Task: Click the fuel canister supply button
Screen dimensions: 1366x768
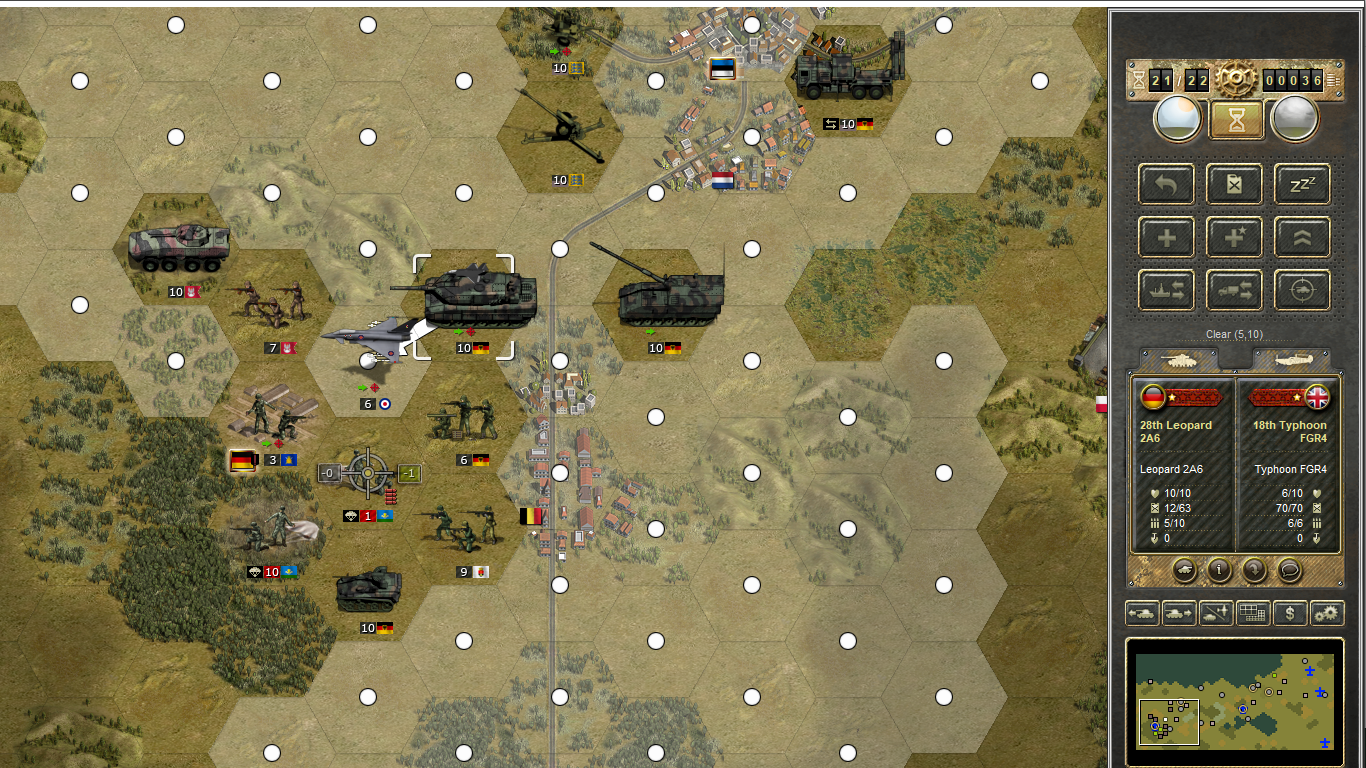Action: point(1234,184)
